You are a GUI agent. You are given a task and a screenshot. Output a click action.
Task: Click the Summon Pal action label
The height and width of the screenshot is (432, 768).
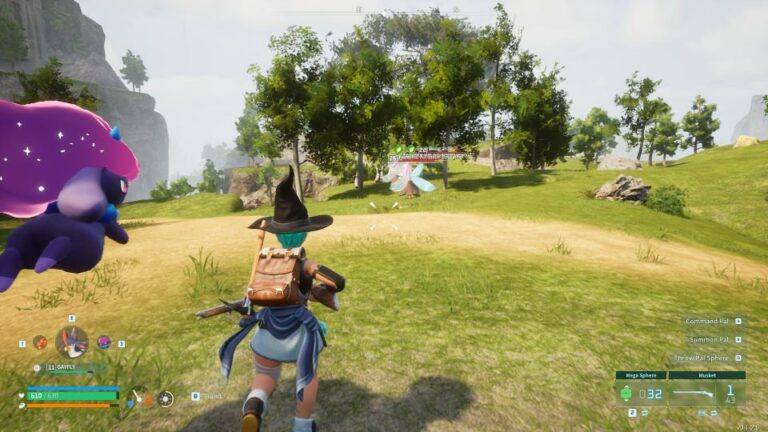click(x=709, y=340)
